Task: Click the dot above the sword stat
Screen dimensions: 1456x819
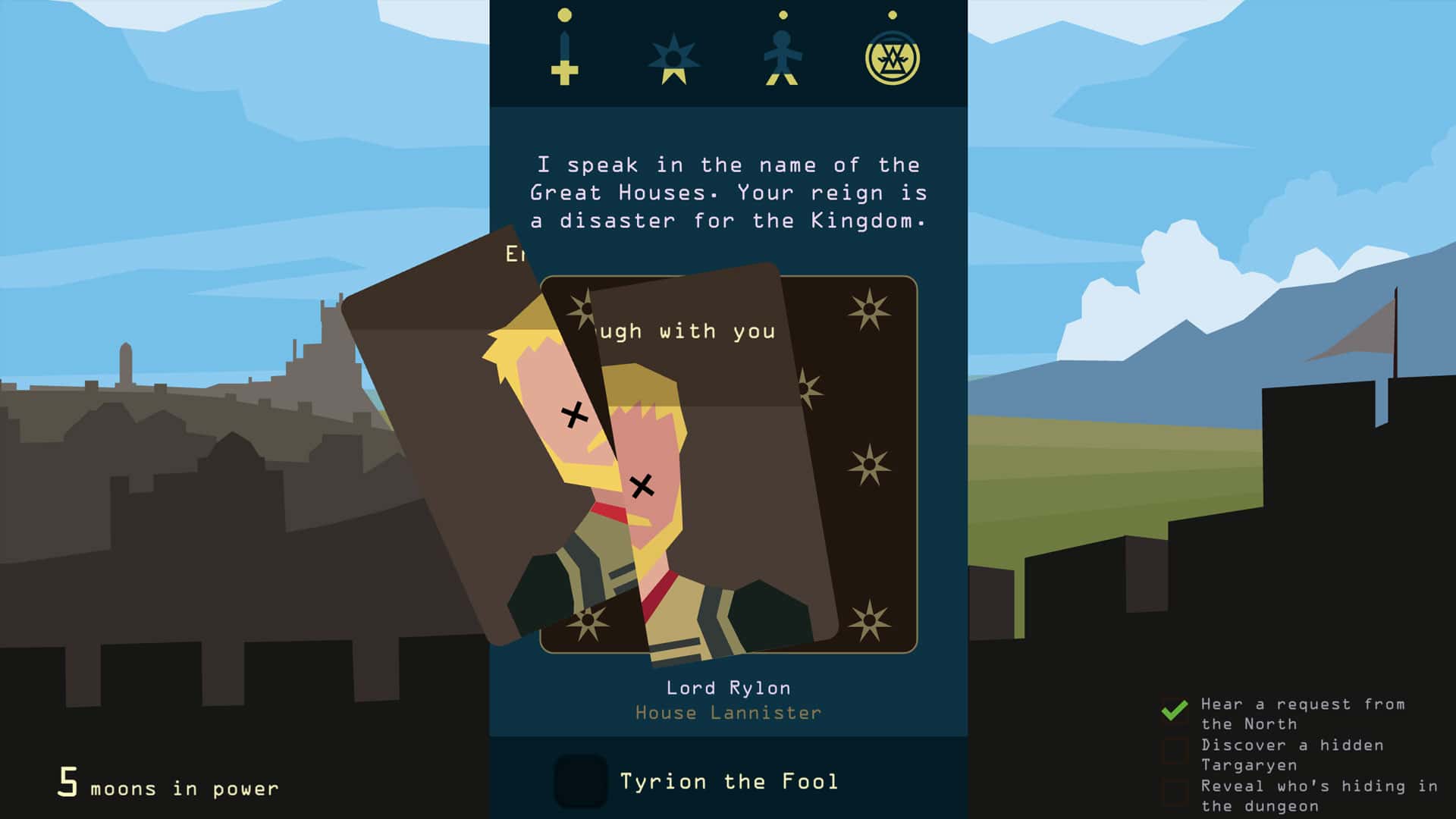Action: (563, 14)
